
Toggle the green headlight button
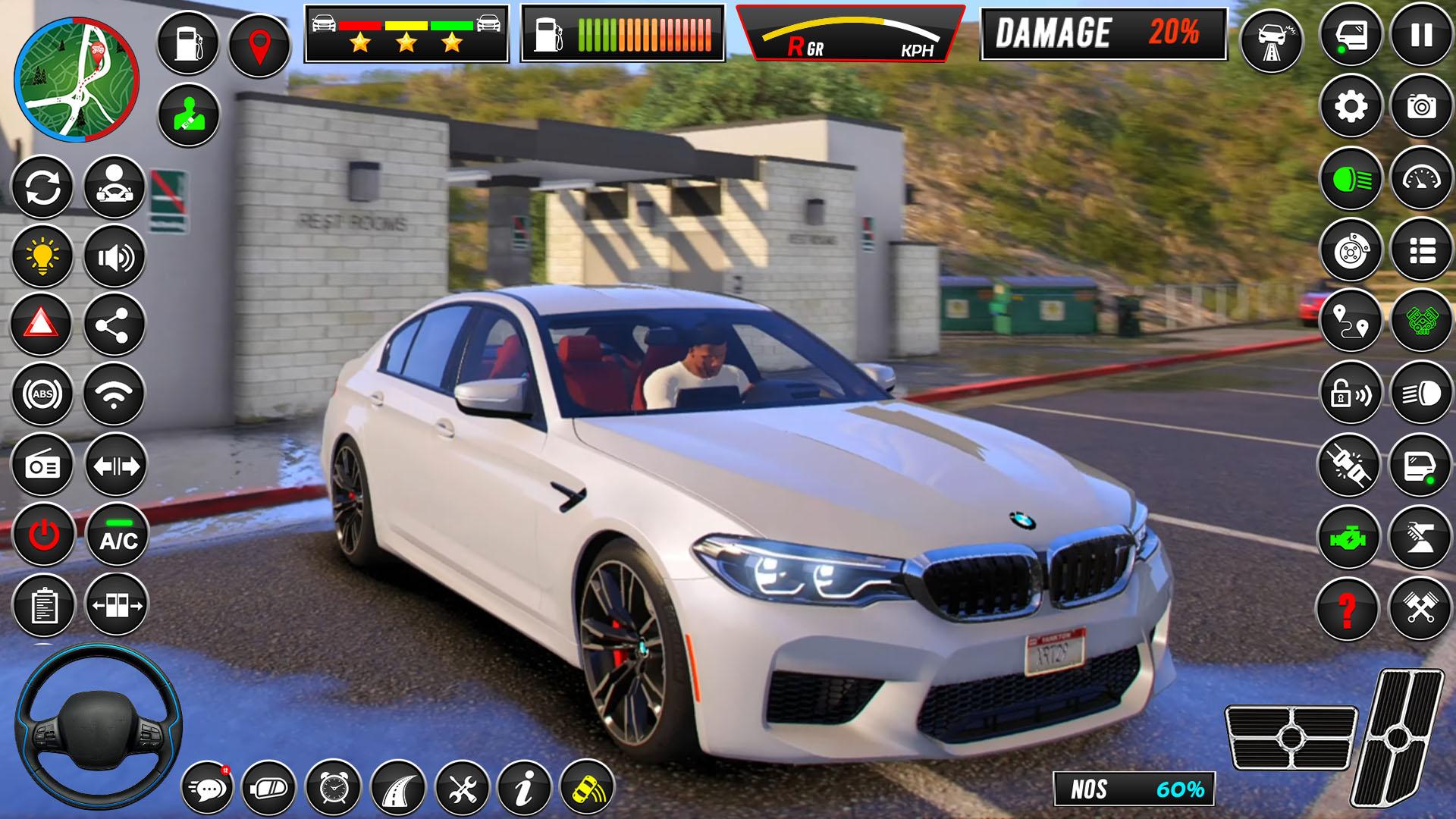pos(1351,180)
